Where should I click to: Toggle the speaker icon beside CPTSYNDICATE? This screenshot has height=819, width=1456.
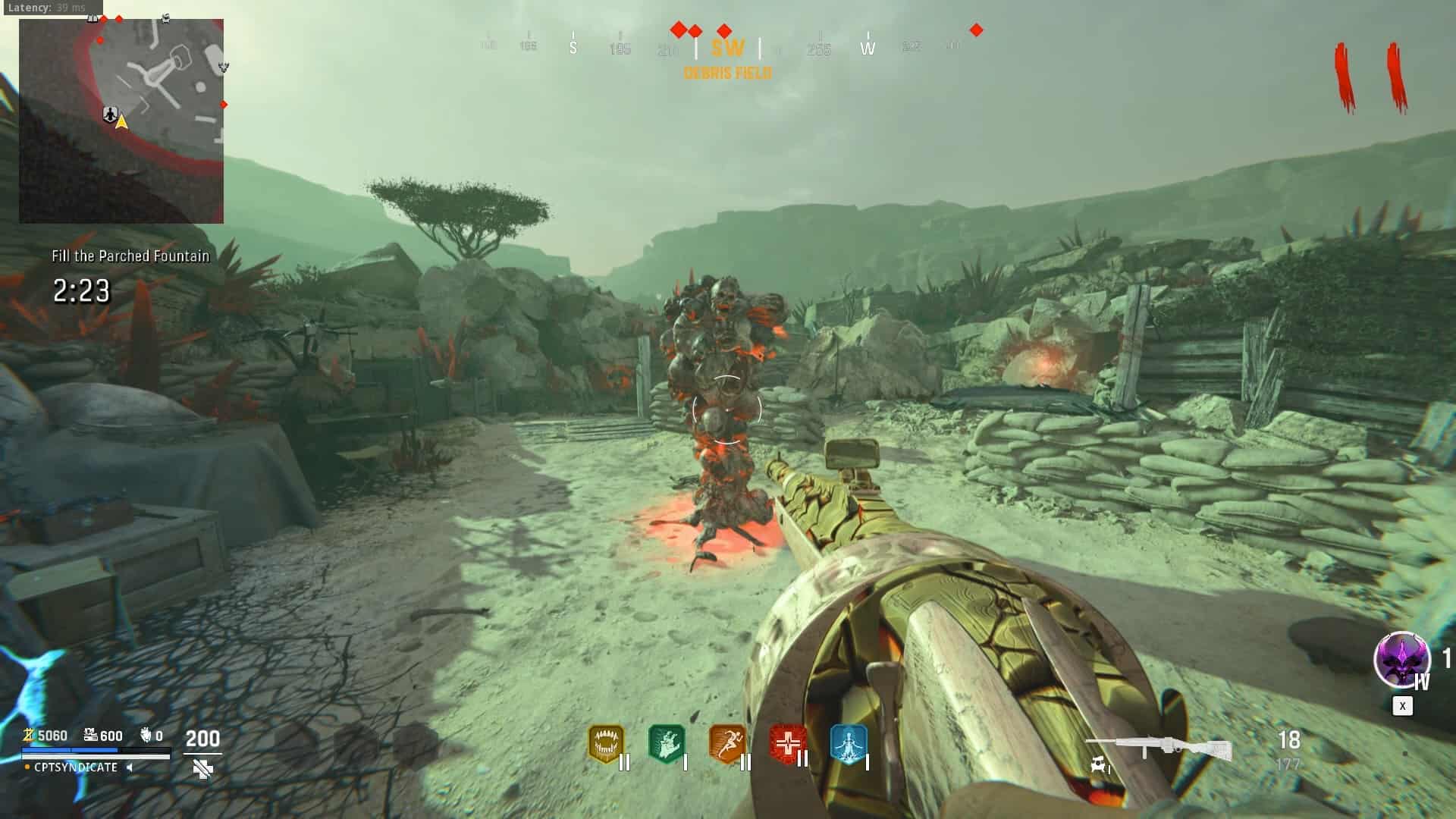pyautogui.click(x=130, y=767)
